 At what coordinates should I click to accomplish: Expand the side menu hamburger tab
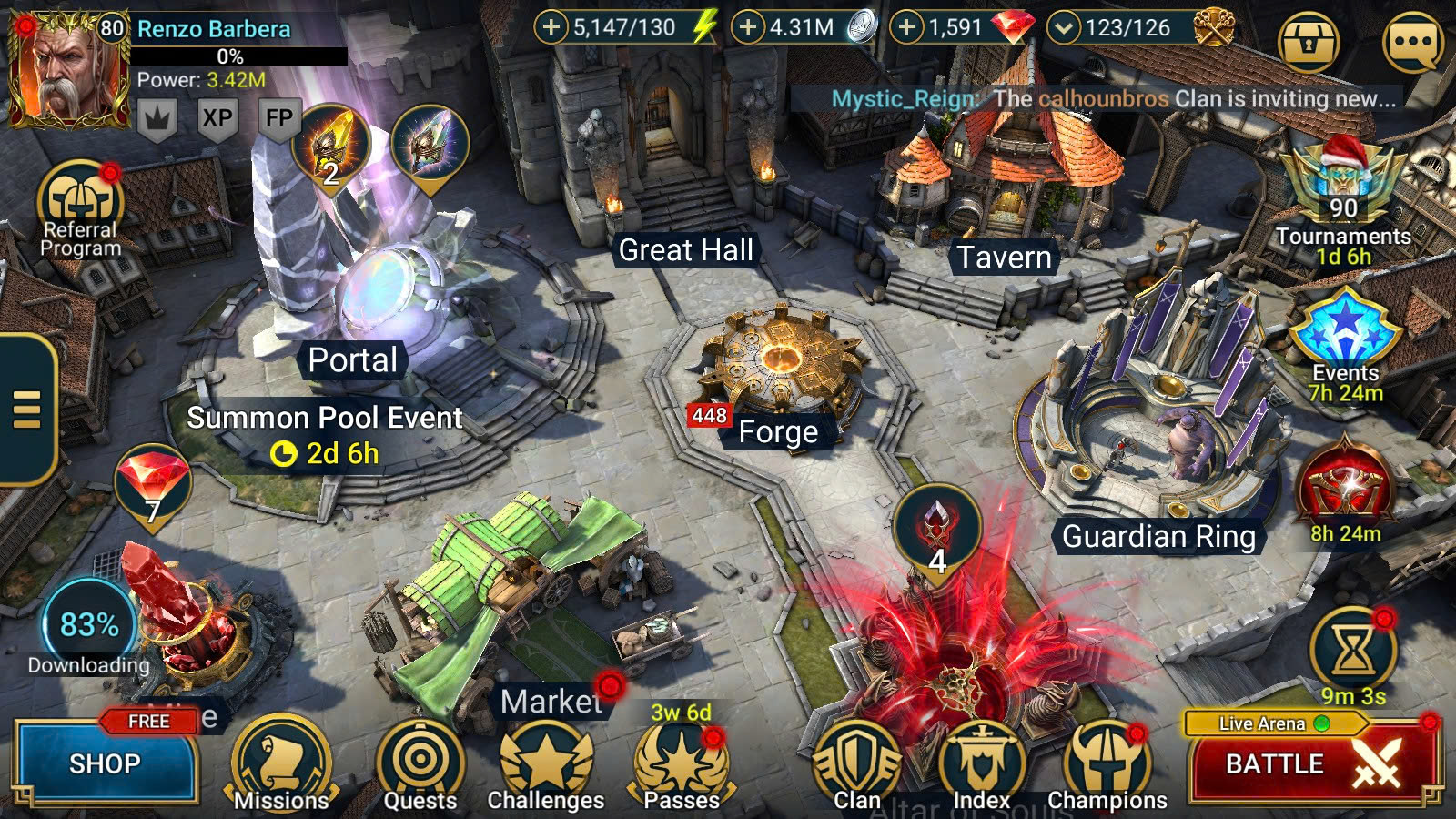[27, 409]
